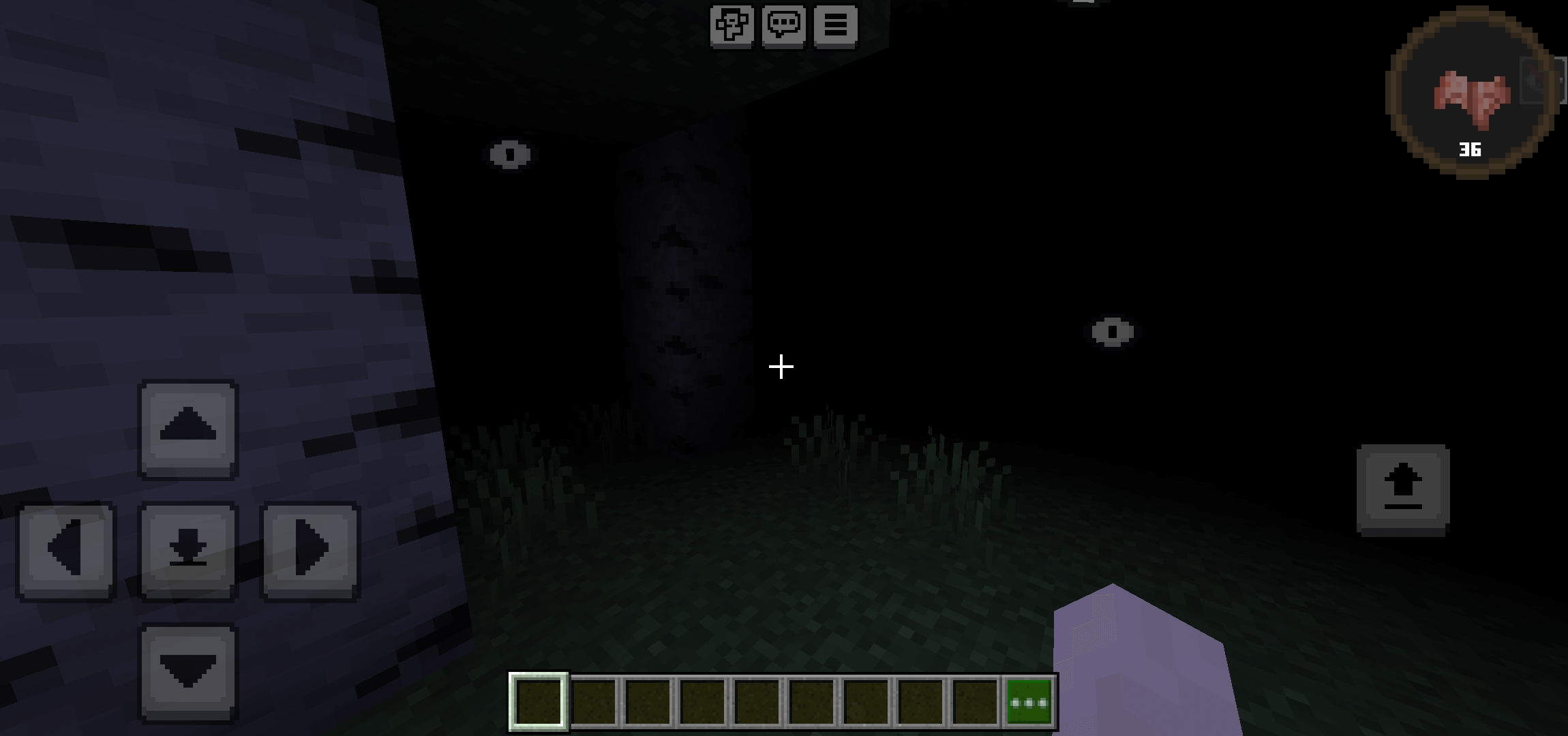This screenshot has width=1568, height=736.
Task: Tap the move forward arrow
Action: coord(188,429)
